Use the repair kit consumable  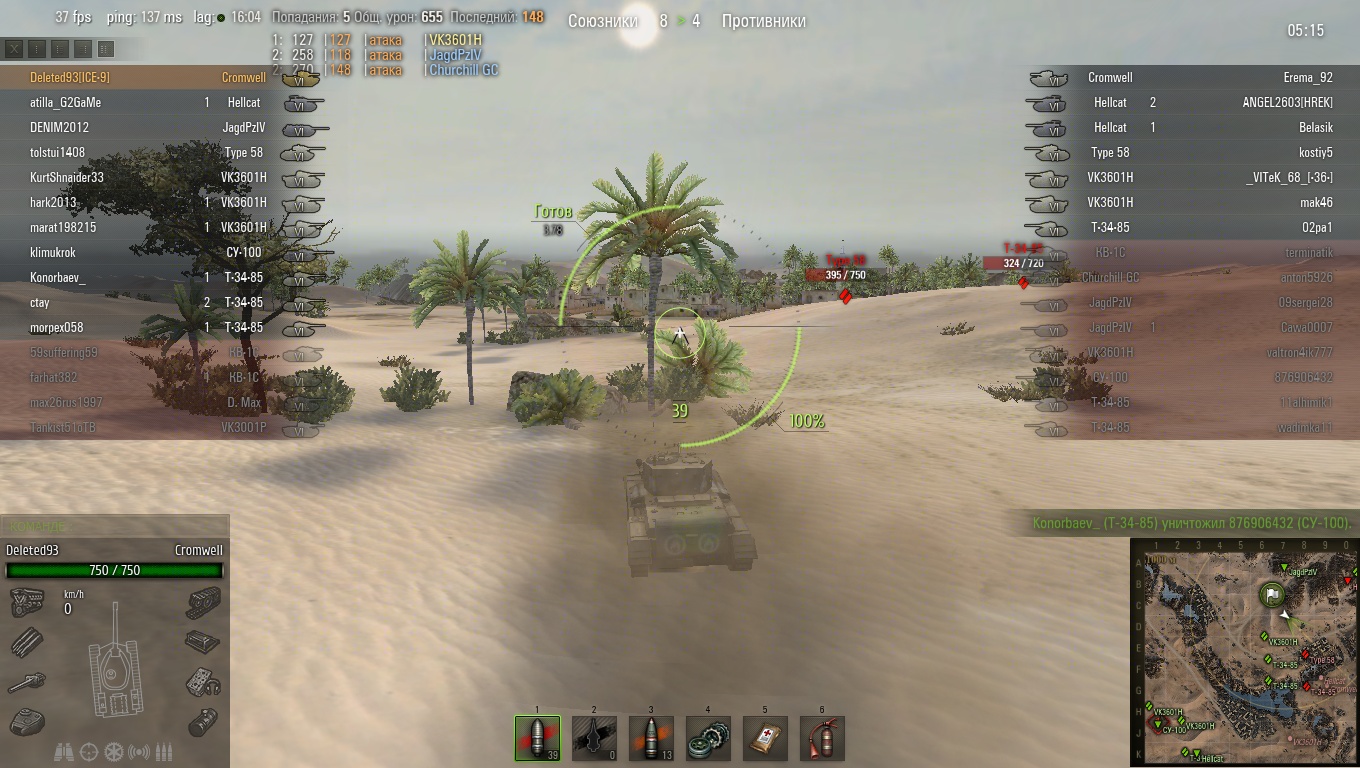click(x=708, y=739)
